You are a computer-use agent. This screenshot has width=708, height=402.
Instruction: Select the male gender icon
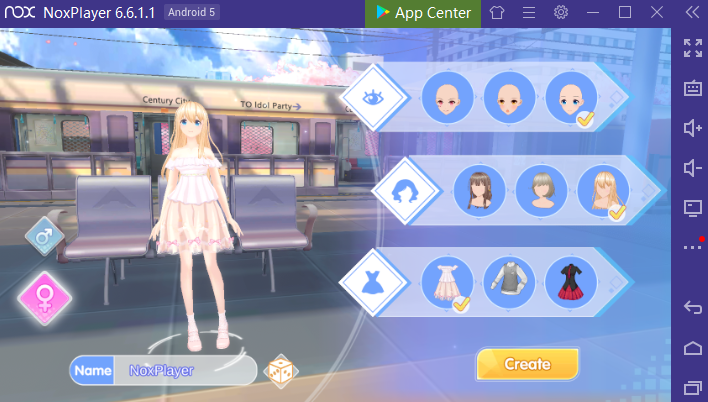point(44,238)
